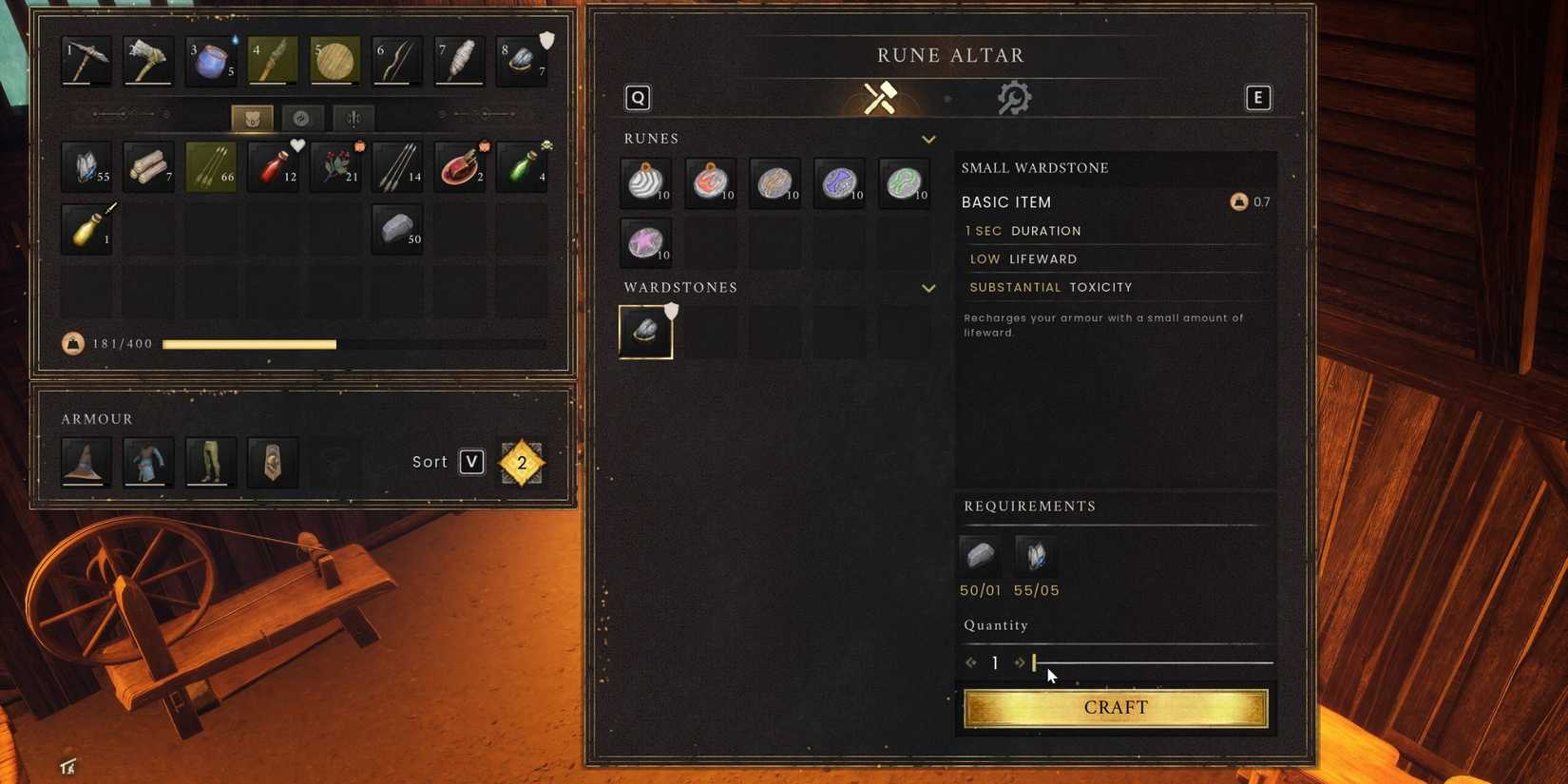The width and height of the screenshot is (1568, 784).
Task: Select the green rune
Action: [903, 182]
